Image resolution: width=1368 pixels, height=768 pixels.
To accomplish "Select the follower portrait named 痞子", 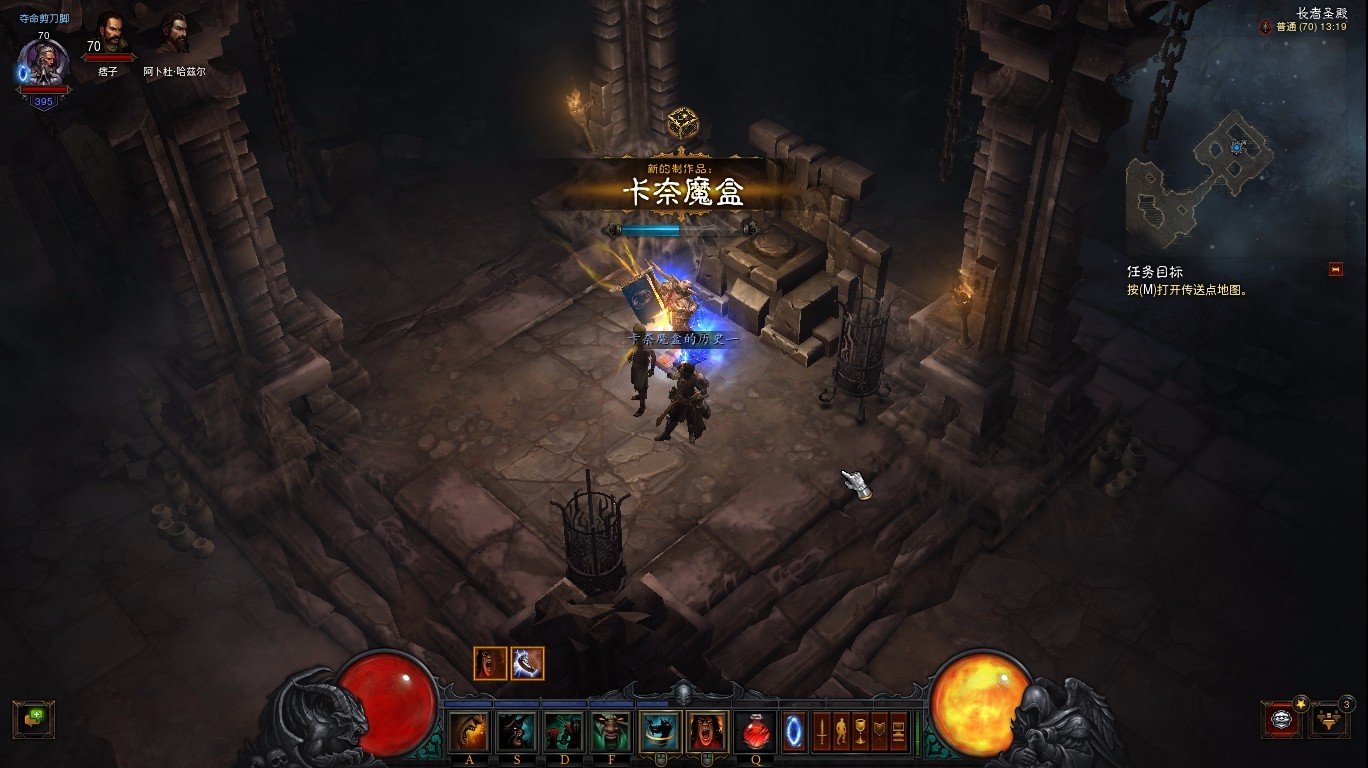I will pyautogui.click(x=110, y=34).
